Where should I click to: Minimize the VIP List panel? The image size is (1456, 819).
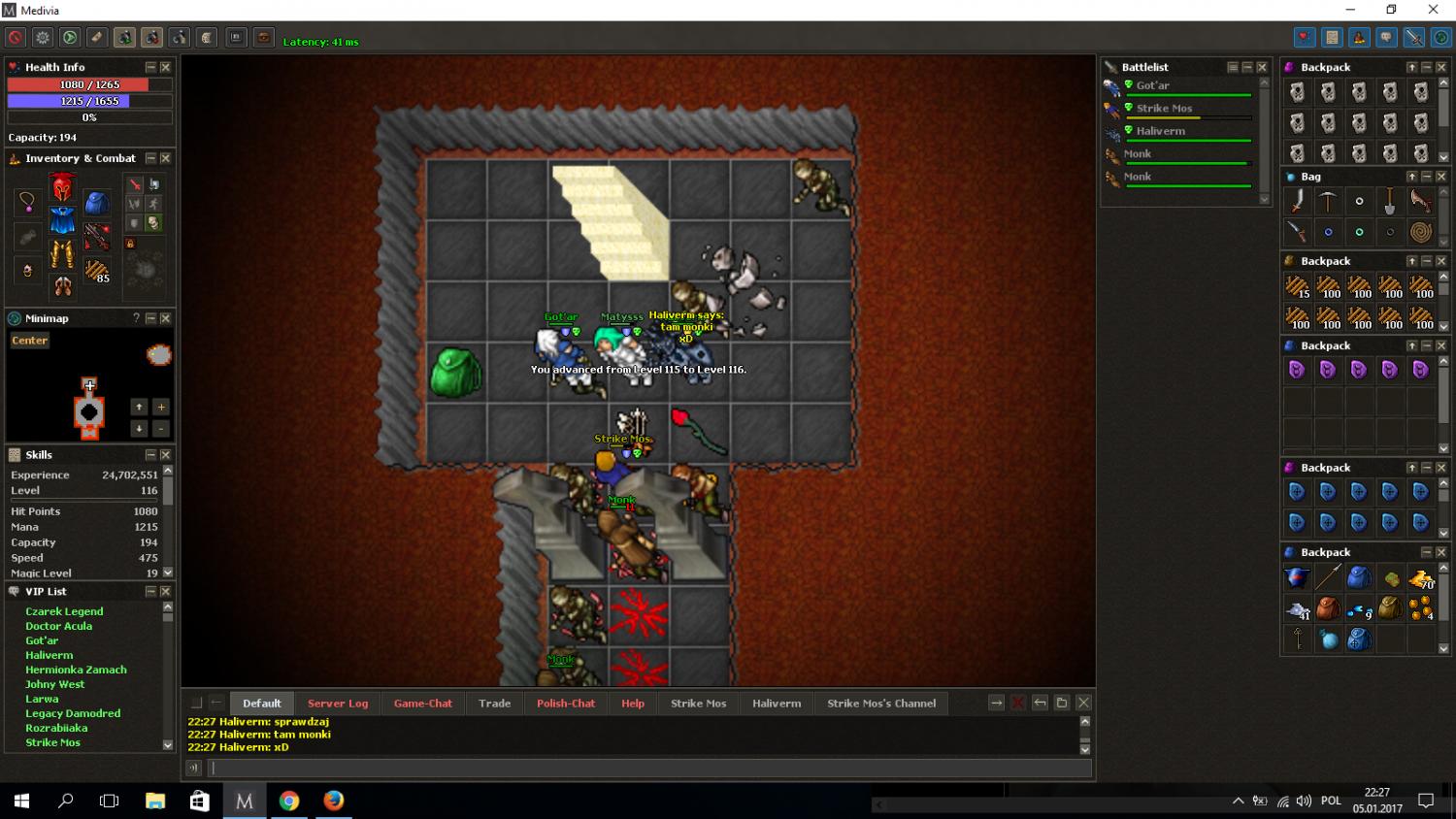150,591
